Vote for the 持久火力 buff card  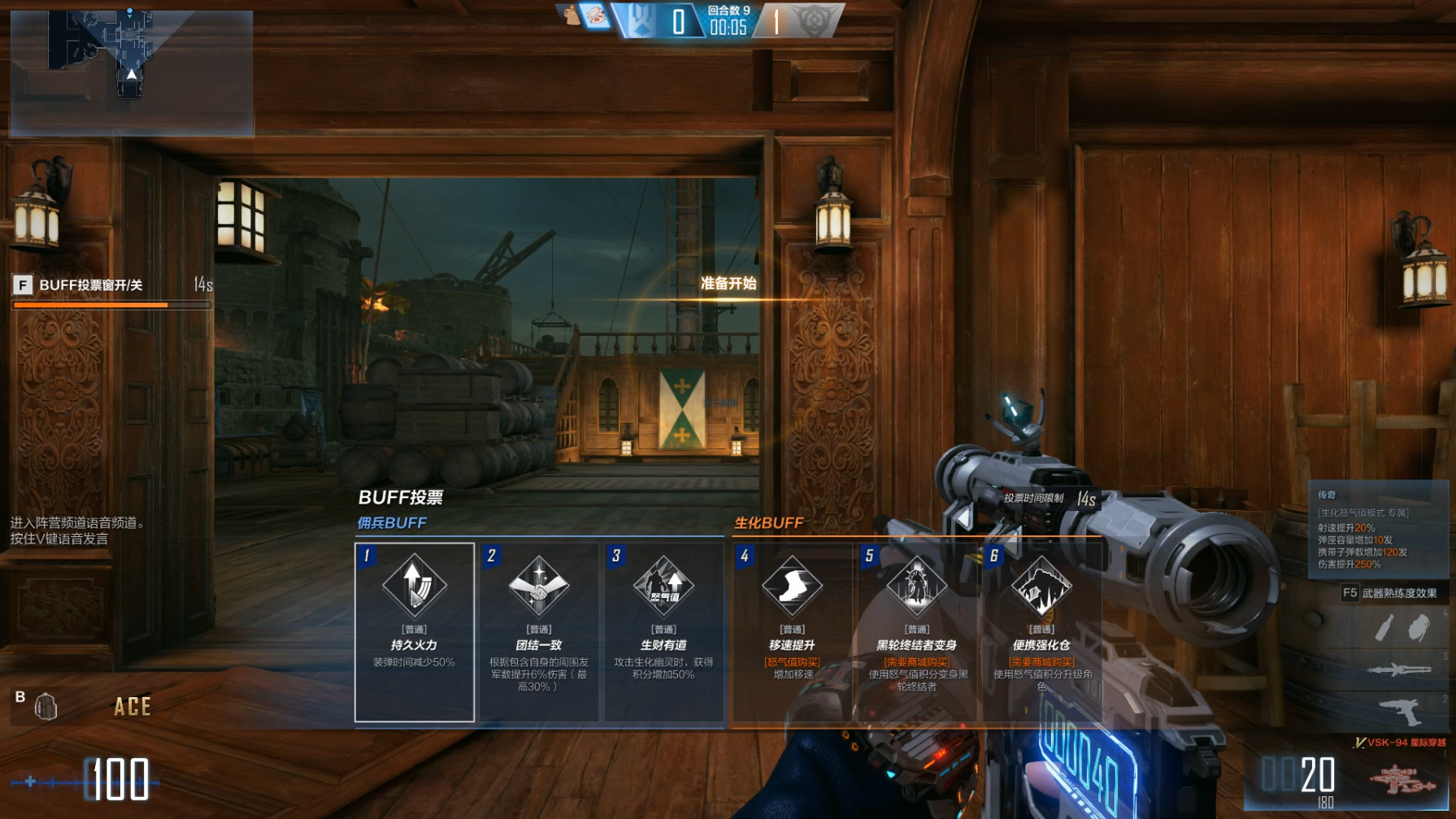[x=415, y=631]
